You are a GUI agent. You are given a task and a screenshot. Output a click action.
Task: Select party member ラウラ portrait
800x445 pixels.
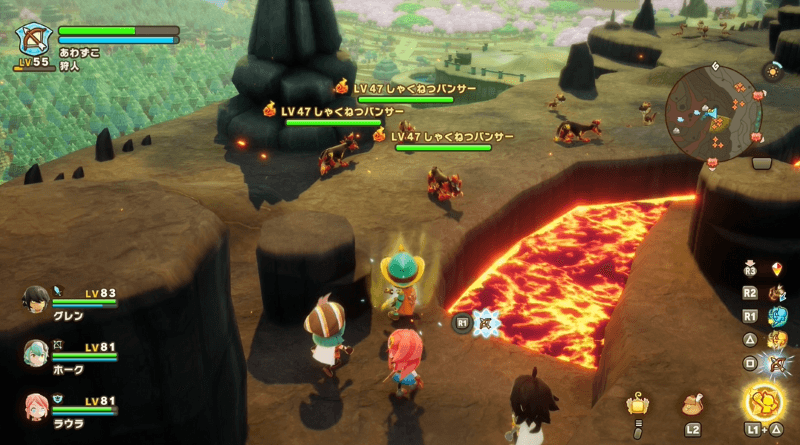[36, 407]
